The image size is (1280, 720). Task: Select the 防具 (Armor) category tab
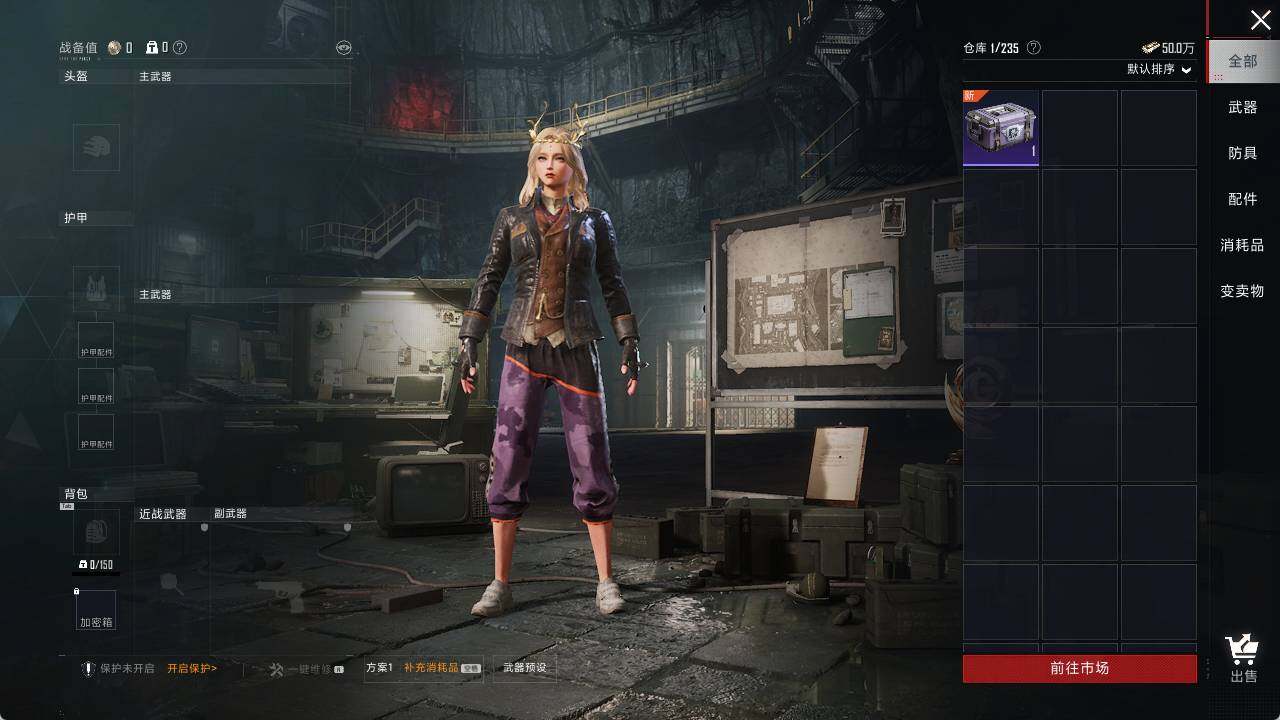tap(1243, 153)
